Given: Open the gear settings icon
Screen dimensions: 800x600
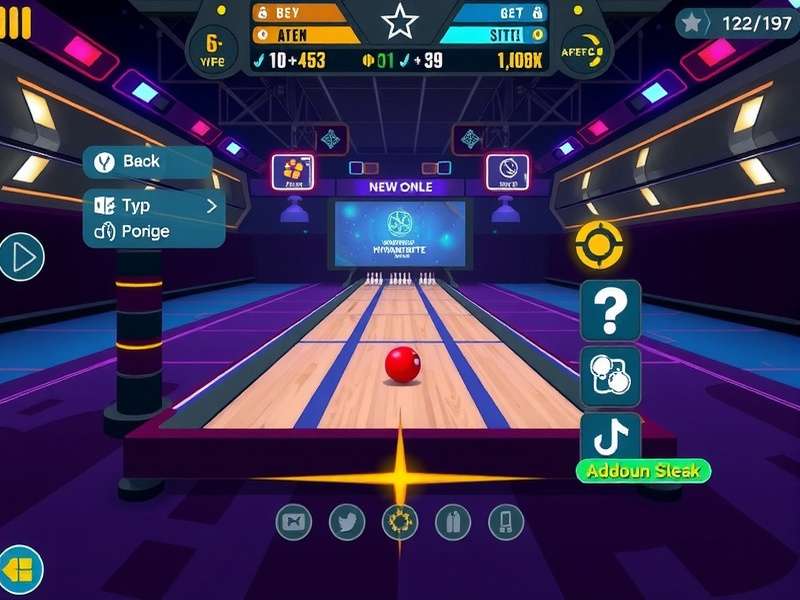Looking at the screenshot, I should pyautogui.click(x=400, y=521).
